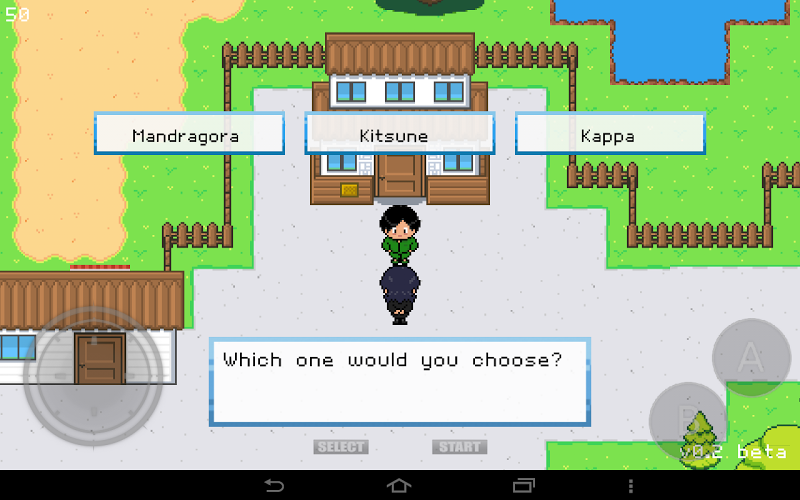
Task: Pick the Kappa option
Action: [x=609, y=134]
